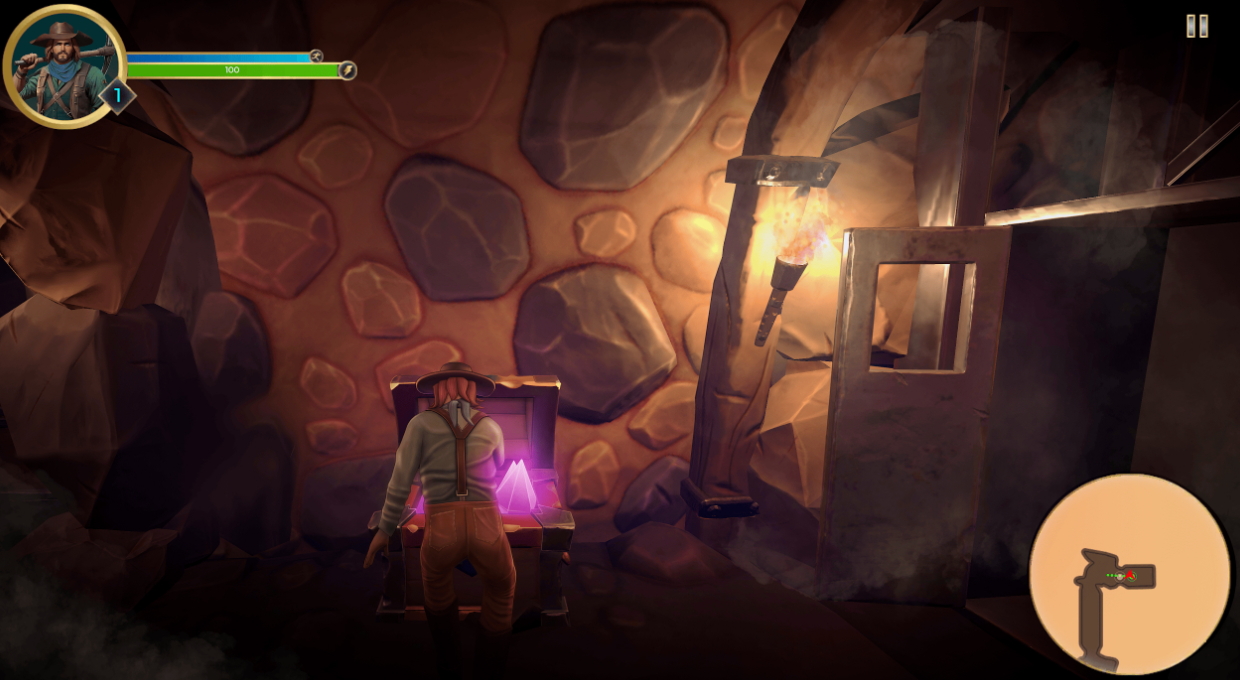1240x680 pixels.
Task: Click the miner character portrait
Action: point(62,64)
